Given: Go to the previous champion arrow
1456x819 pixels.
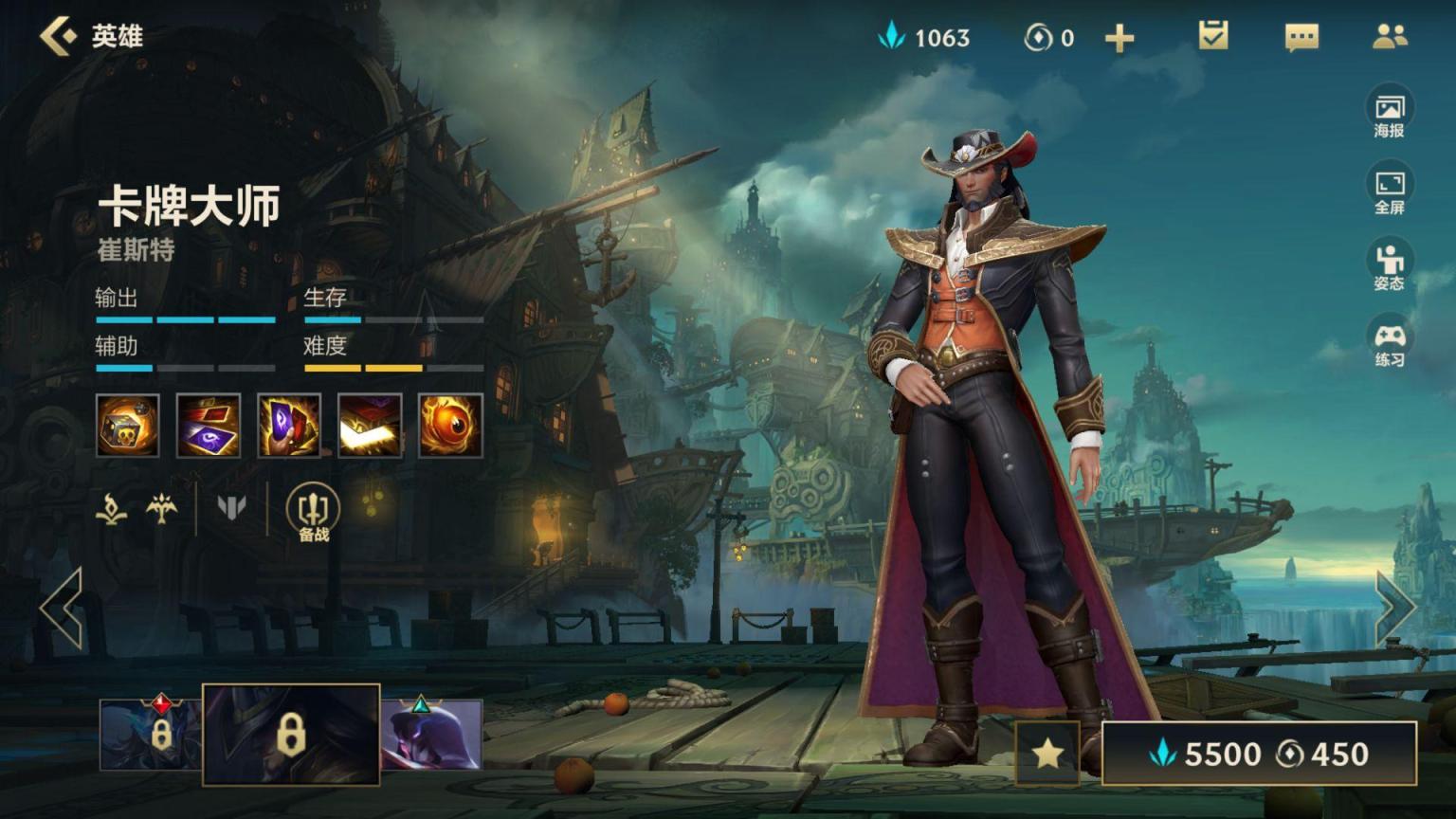Looking at the screenshot, I should [x=62, y=608].
